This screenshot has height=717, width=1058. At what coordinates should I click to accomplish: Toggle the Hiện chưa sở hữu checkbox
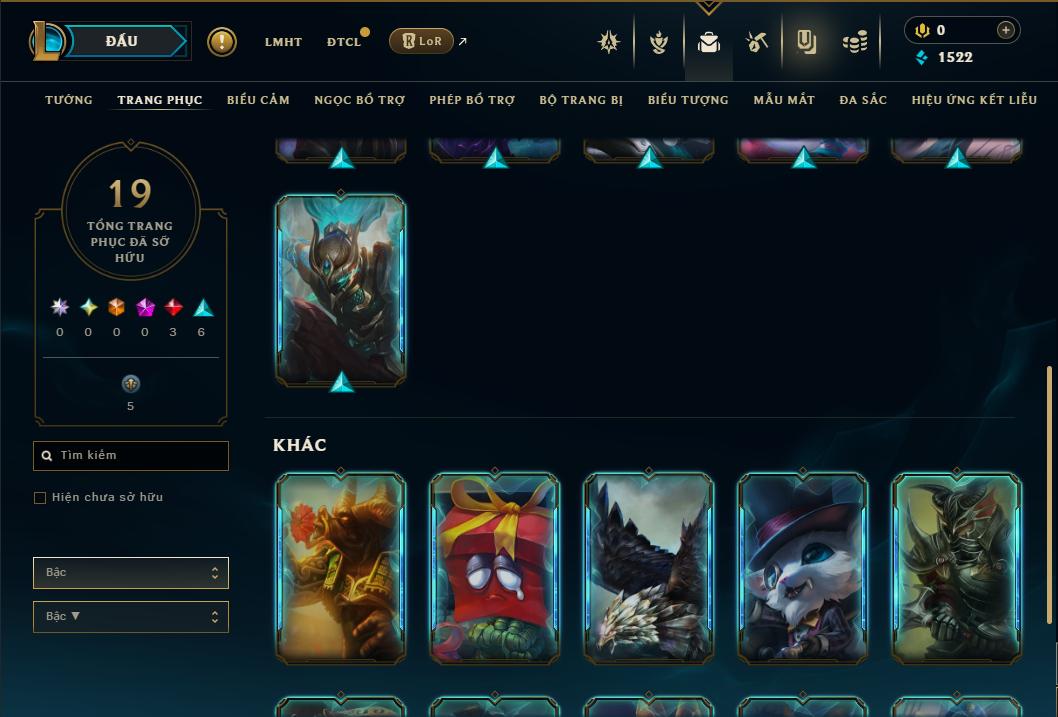click(x=40, y=498)
